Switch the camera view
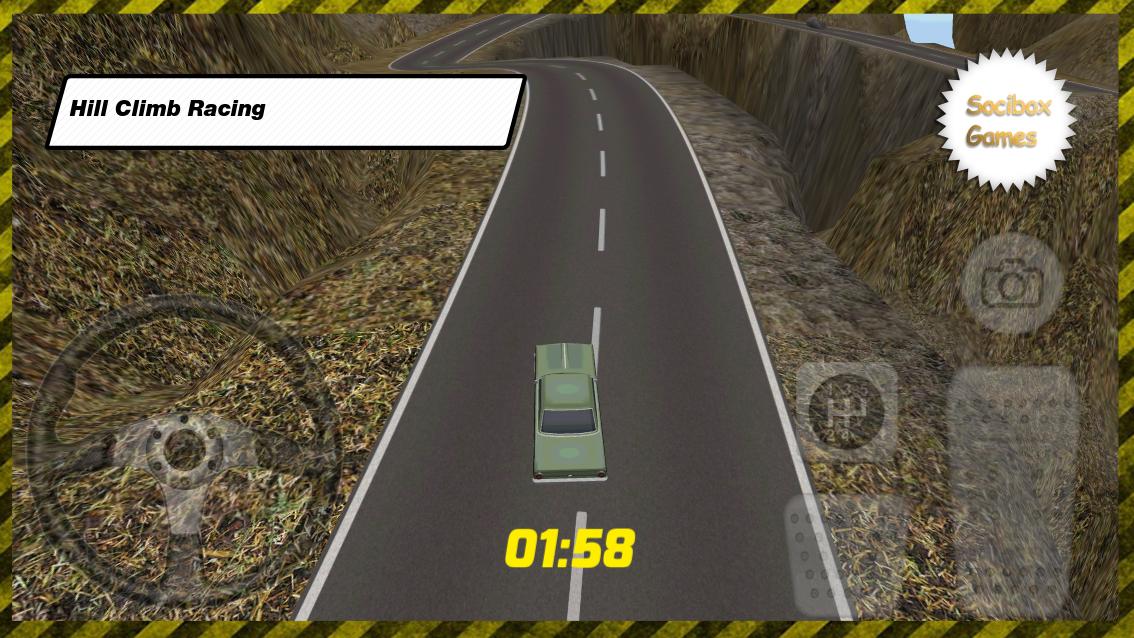This screenshot has height=638, width=1134. [x=1011, y=285]
